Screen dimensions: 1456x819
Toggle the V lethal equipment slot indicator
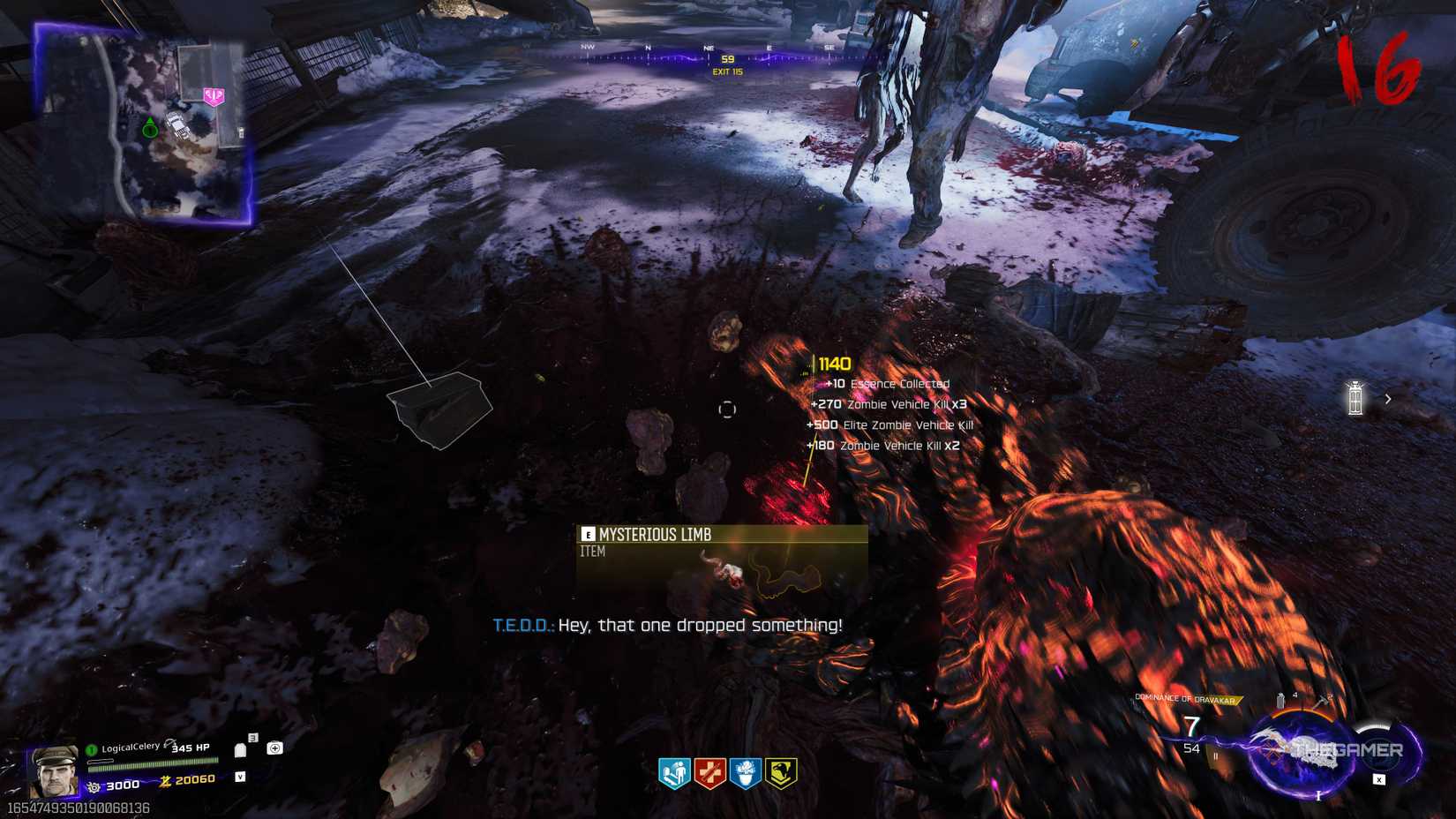click(241, 777)
